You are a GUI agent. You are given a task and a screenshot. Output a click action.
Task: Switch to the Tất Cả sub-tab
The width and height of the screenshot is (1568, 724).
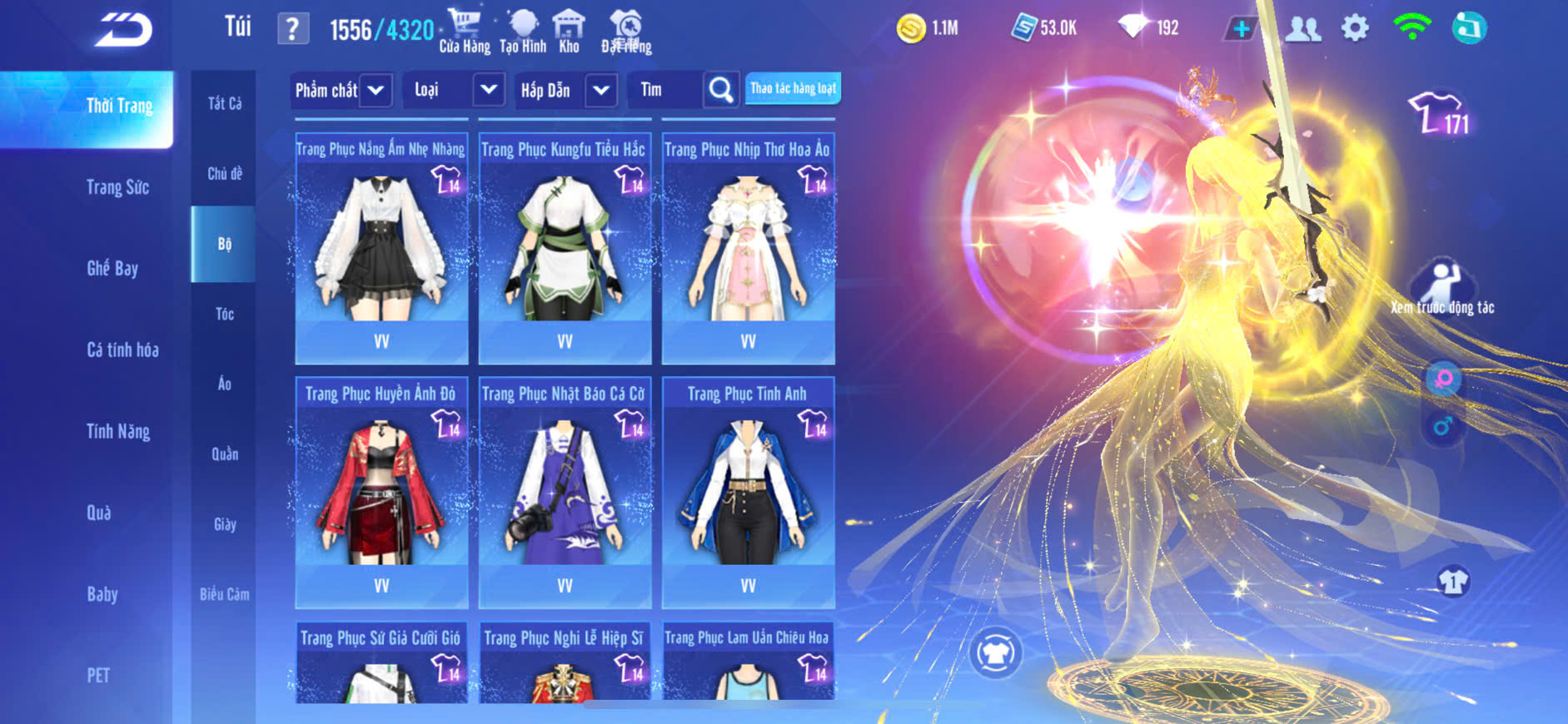[x=224, y=103]
